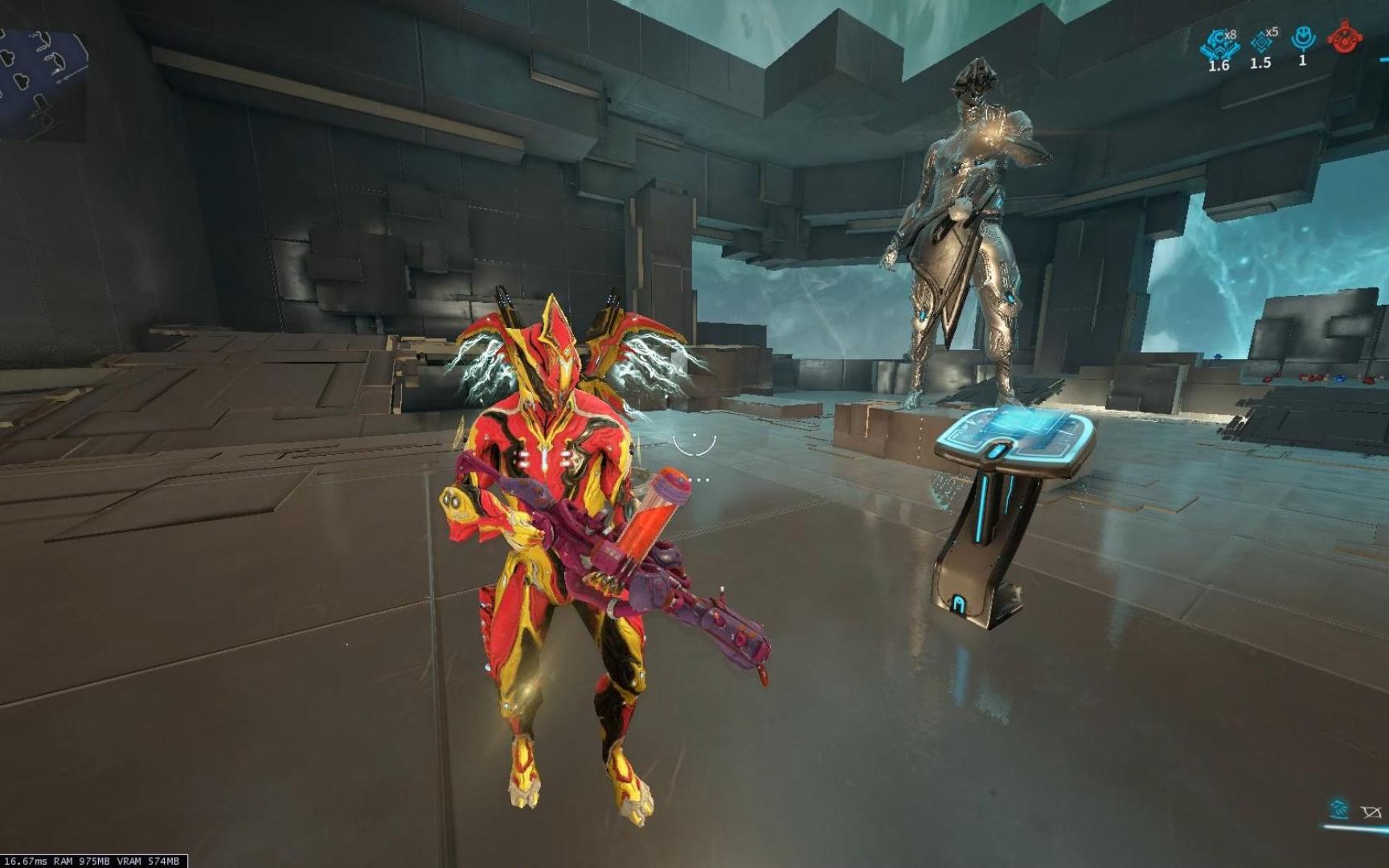The width and height of the screenshot is (1389, 868).
Task: Check the x5 diamond buff icon
Action: [1260, 42]
